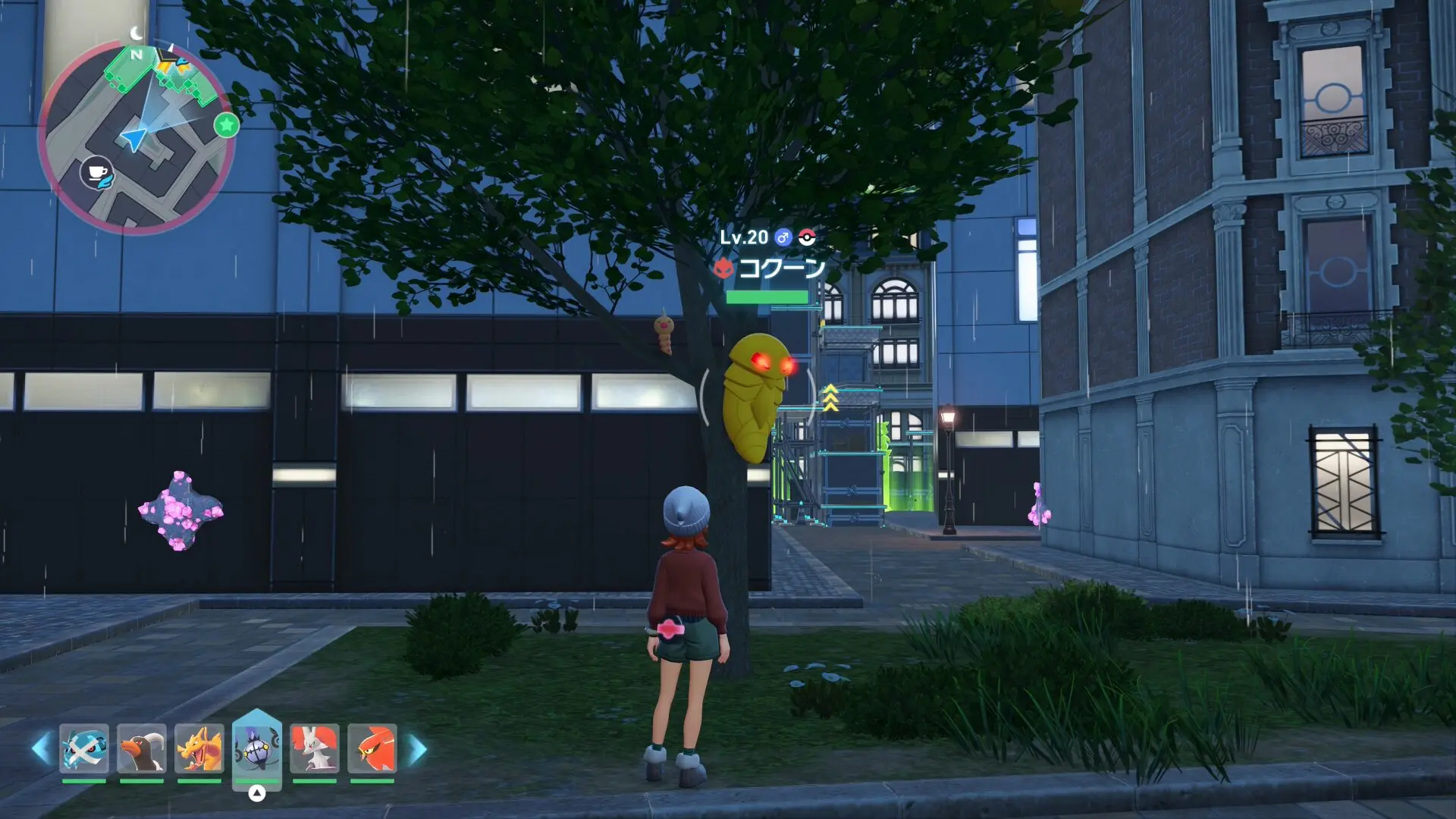The width and height of the screenshot is (1456, 819).
Task: Select the café cup marker on minimap
Action: click(x=97, y=173)
